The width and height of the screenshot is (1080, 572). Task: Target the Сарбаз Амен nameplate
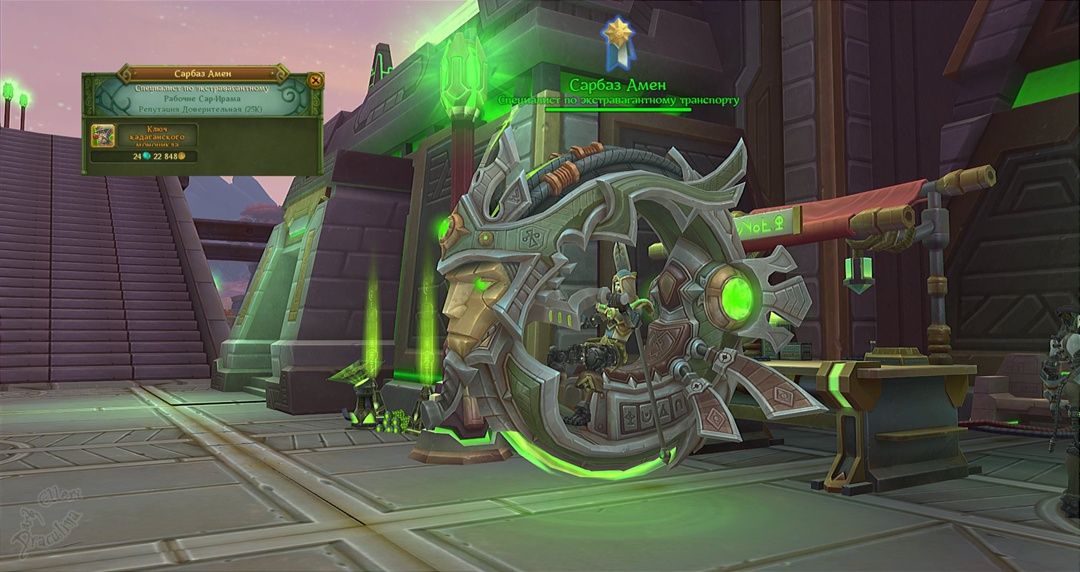(617, 85)
